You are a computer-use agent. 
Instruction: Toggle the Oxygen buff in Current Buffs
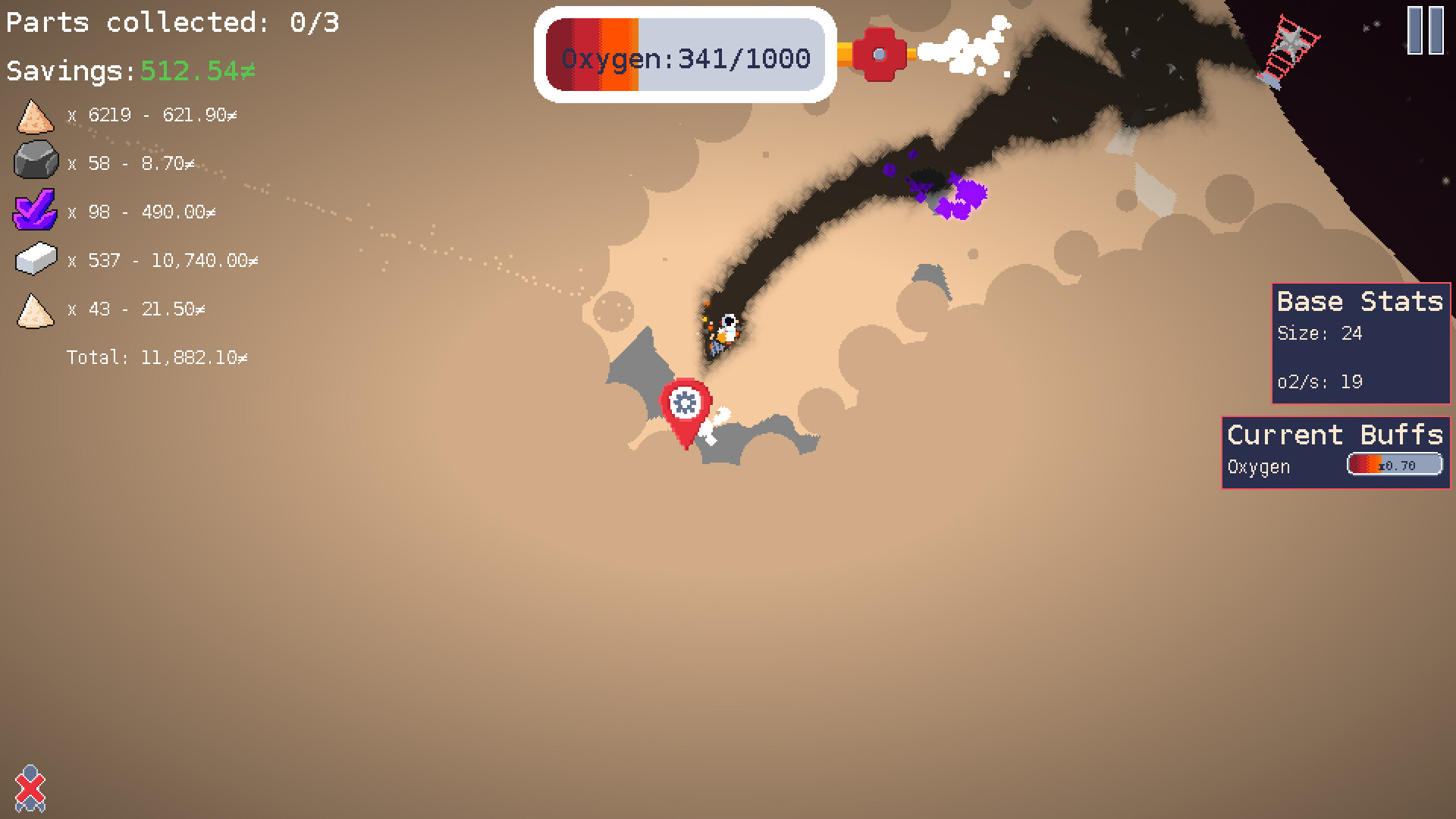[x=1257, y=466]
